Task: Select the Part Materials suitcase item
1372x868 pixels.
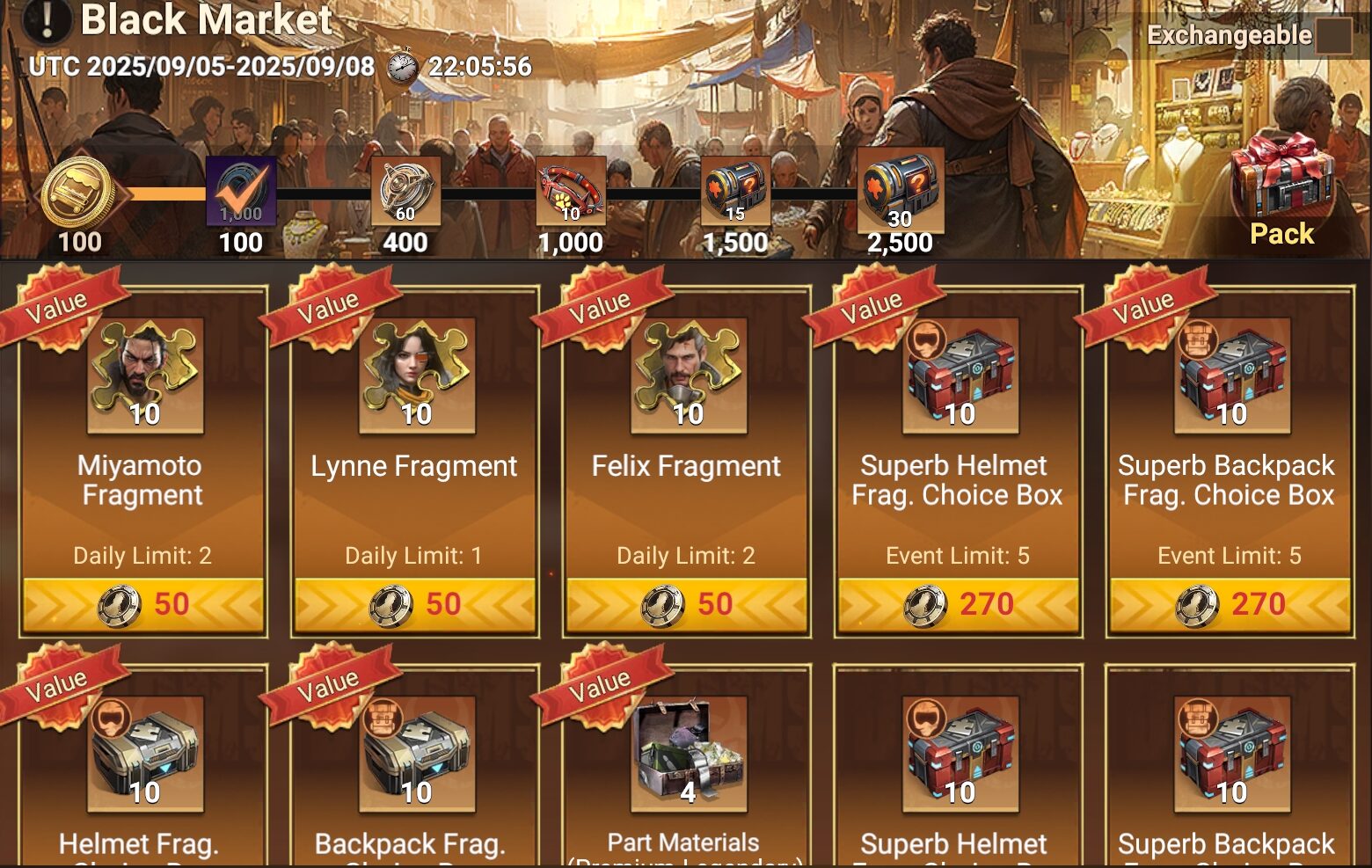Action: point(689,754)
